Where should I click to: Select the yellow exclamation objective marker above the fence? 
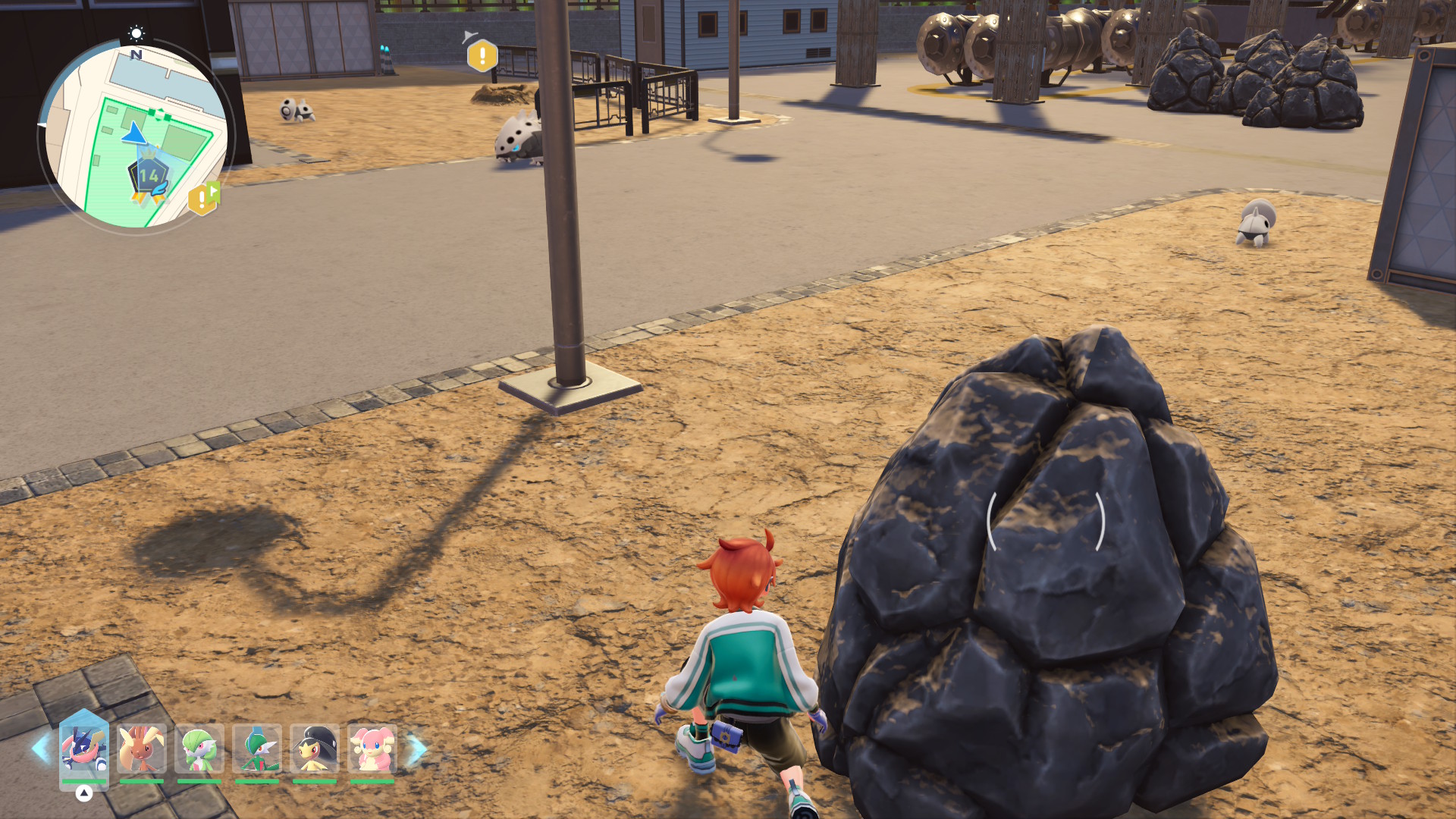click(482, 56)
